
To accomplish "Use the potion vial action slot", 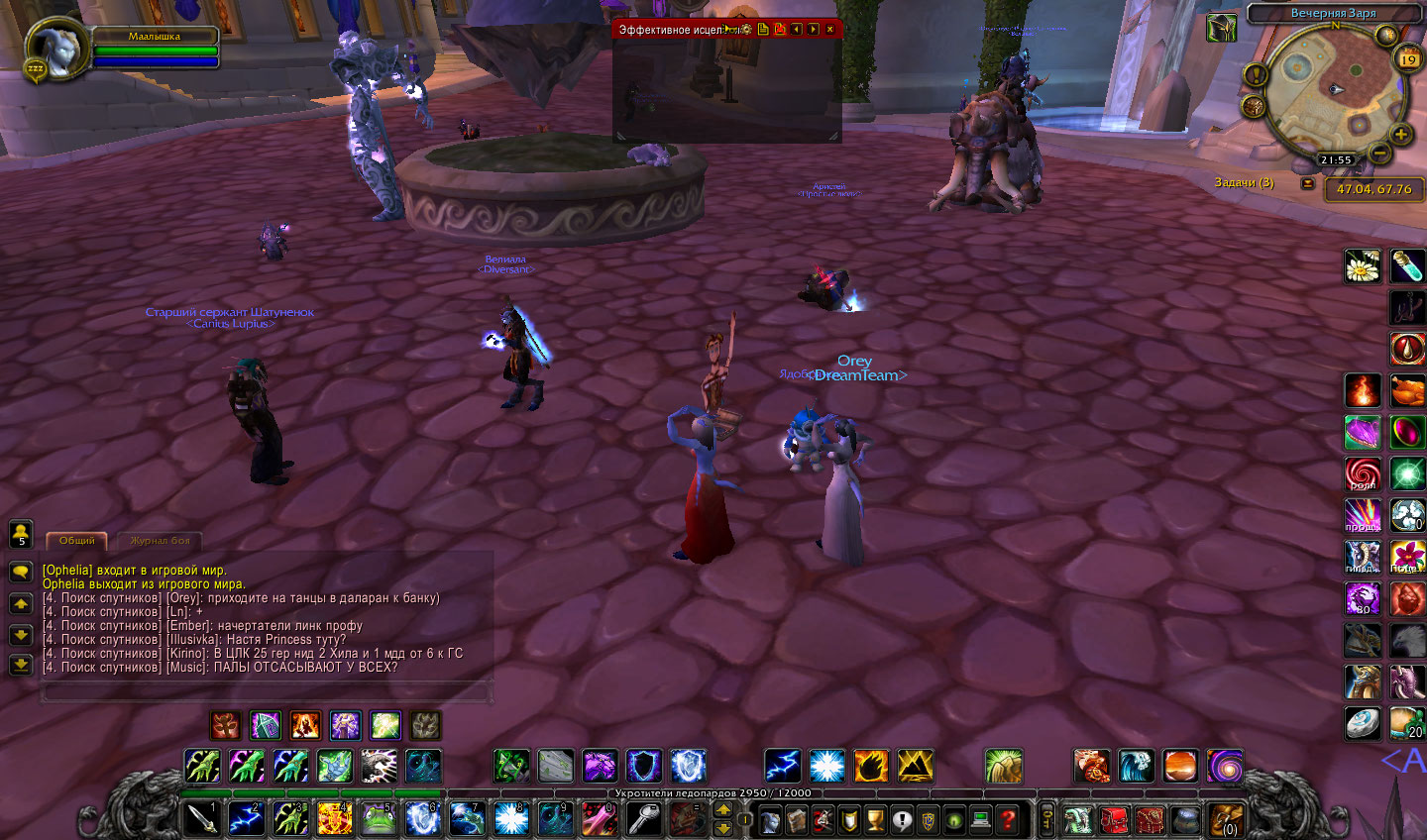I will [x=1407, y=265].
